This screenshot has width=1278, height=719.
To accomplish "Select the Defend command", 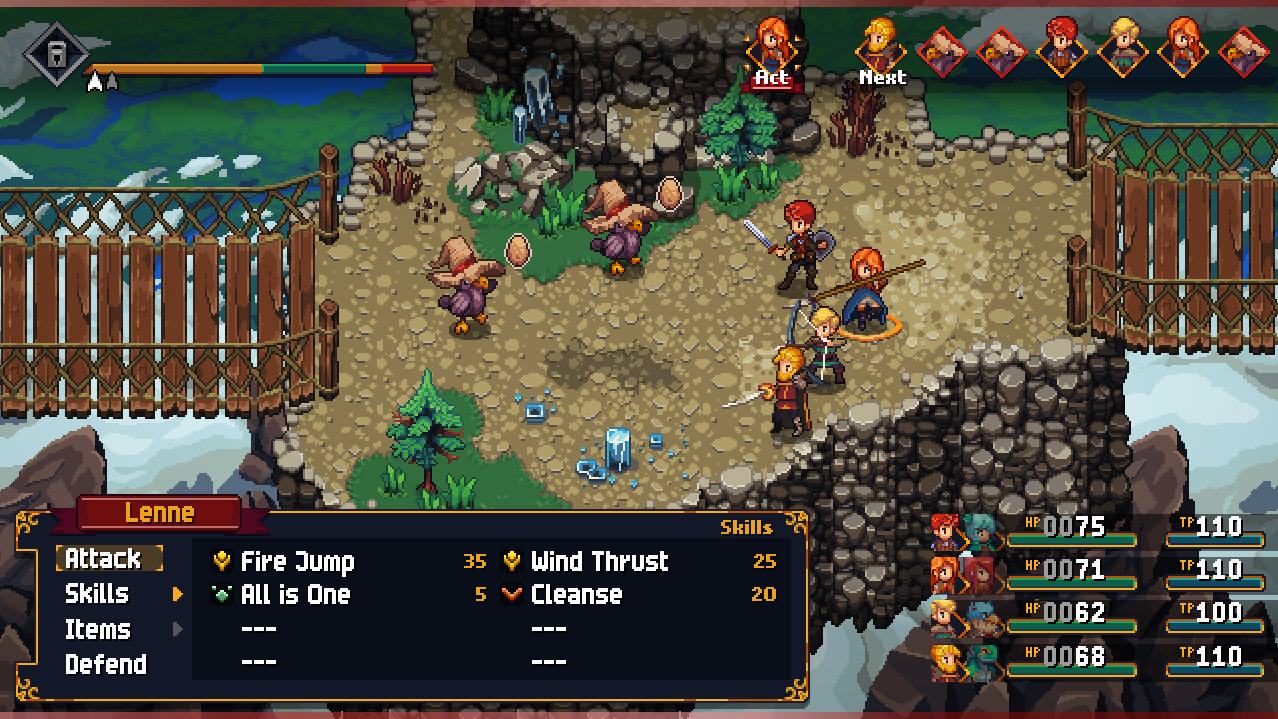I will (x=105, y=665).
